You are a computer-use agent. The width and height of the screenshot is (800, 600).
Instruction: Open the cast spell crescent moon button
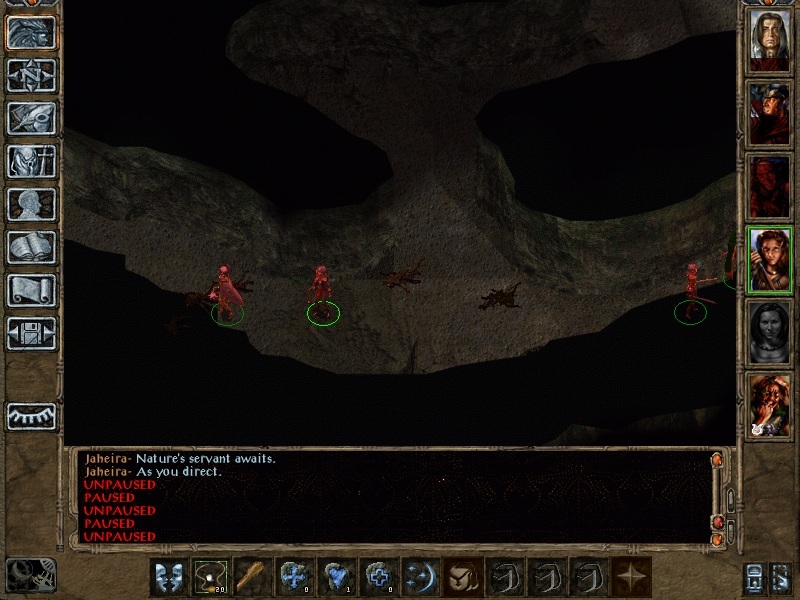point(420,577)
